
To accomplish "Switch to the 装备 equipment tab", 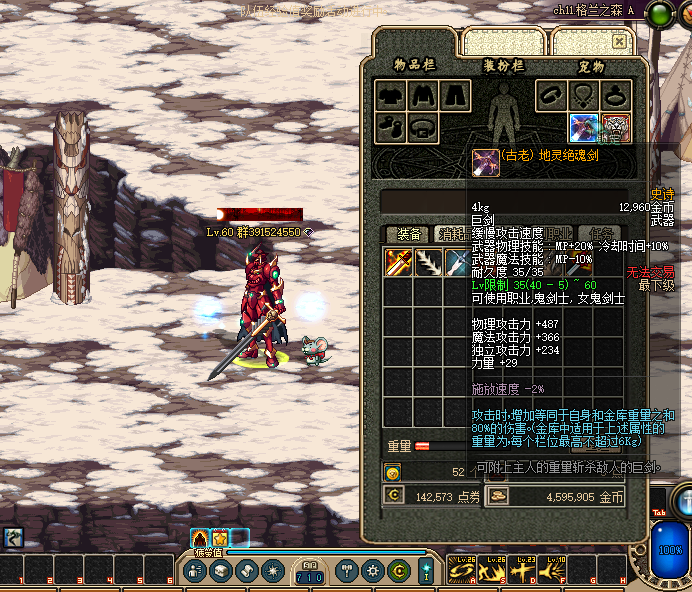I will pyautogui.click(x=407, y=234).
